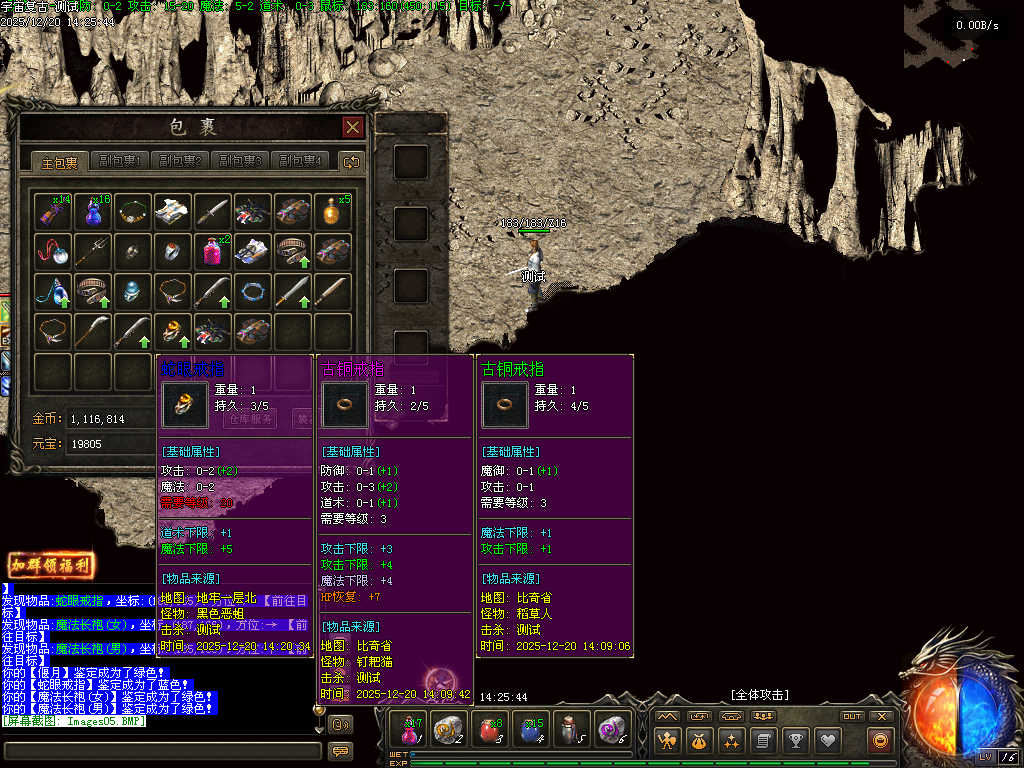Open the trophy icon menu

795,741
